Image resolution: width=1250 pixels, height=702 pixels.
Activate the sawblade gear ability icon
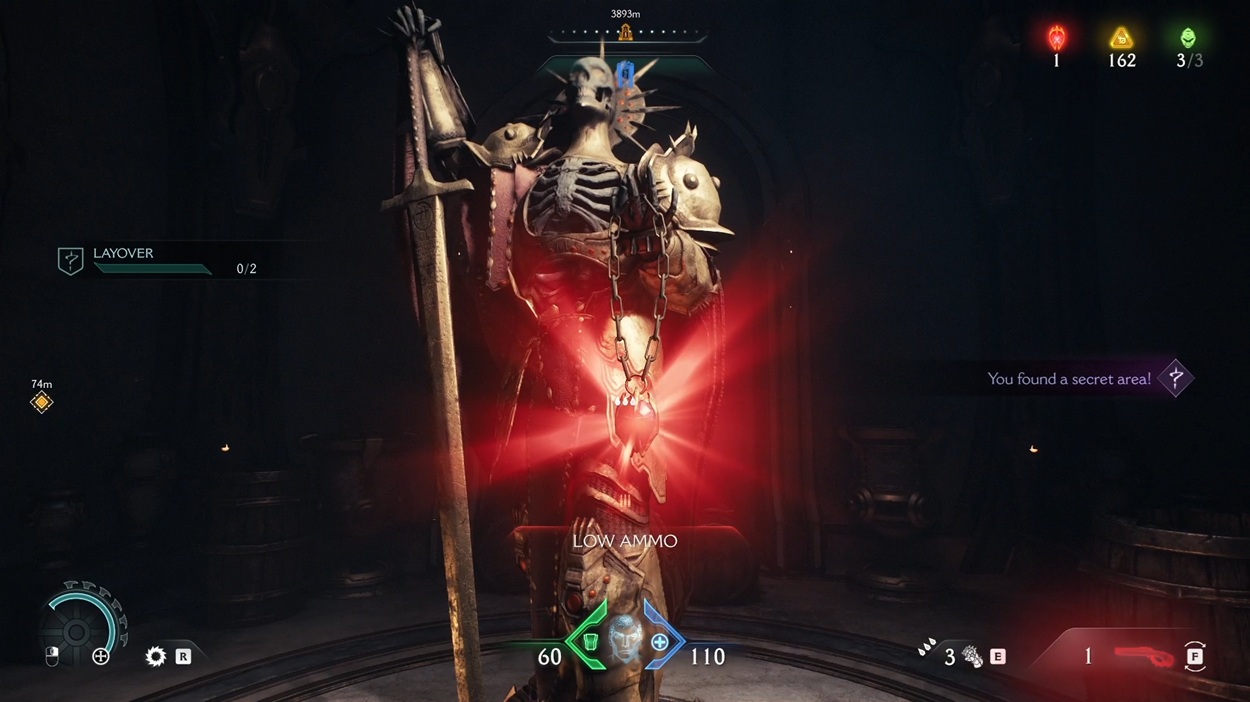pyautogui.click(x=155, y=657)
